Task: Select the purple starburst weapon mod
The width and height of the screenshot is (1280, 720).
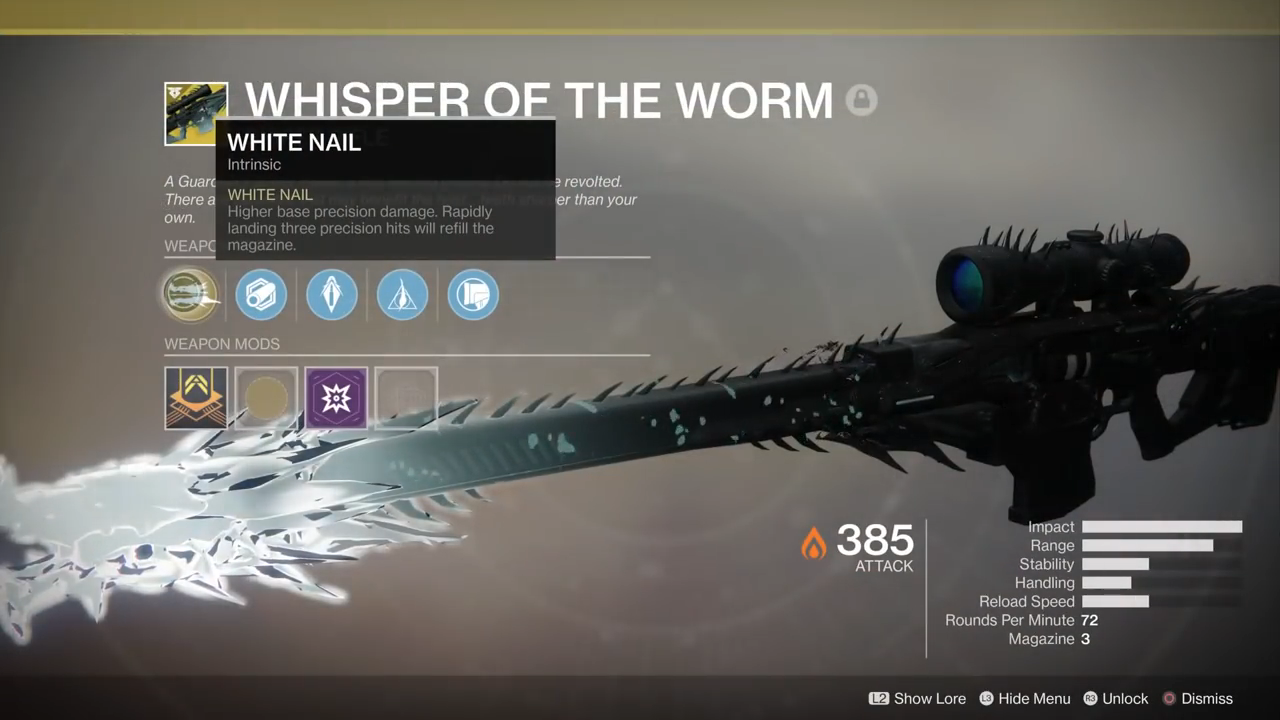Action: (x=336, y=398)
